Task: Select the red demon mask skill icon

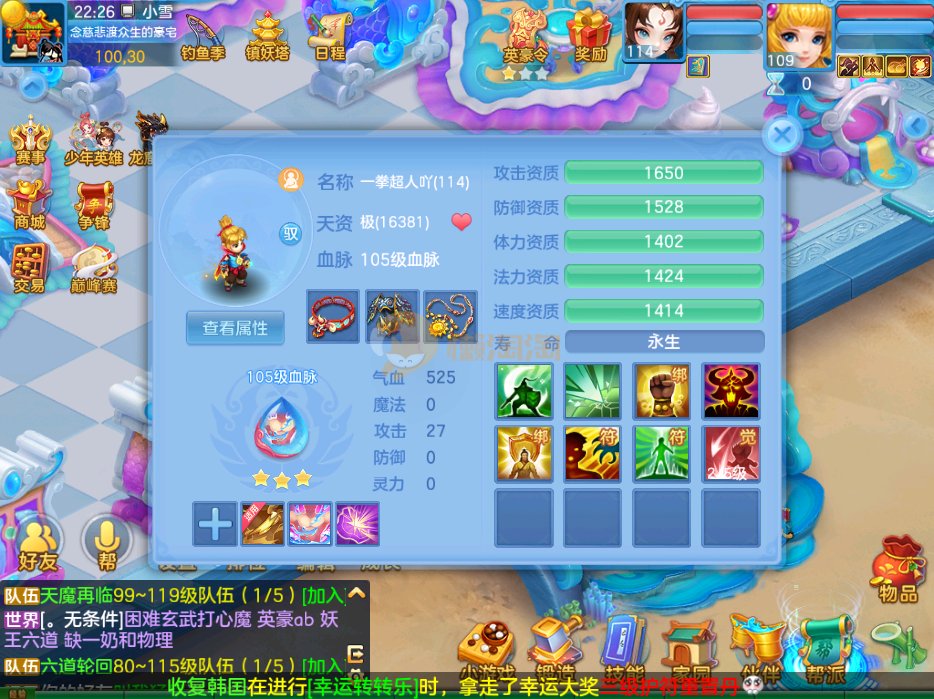Action: 730,390
